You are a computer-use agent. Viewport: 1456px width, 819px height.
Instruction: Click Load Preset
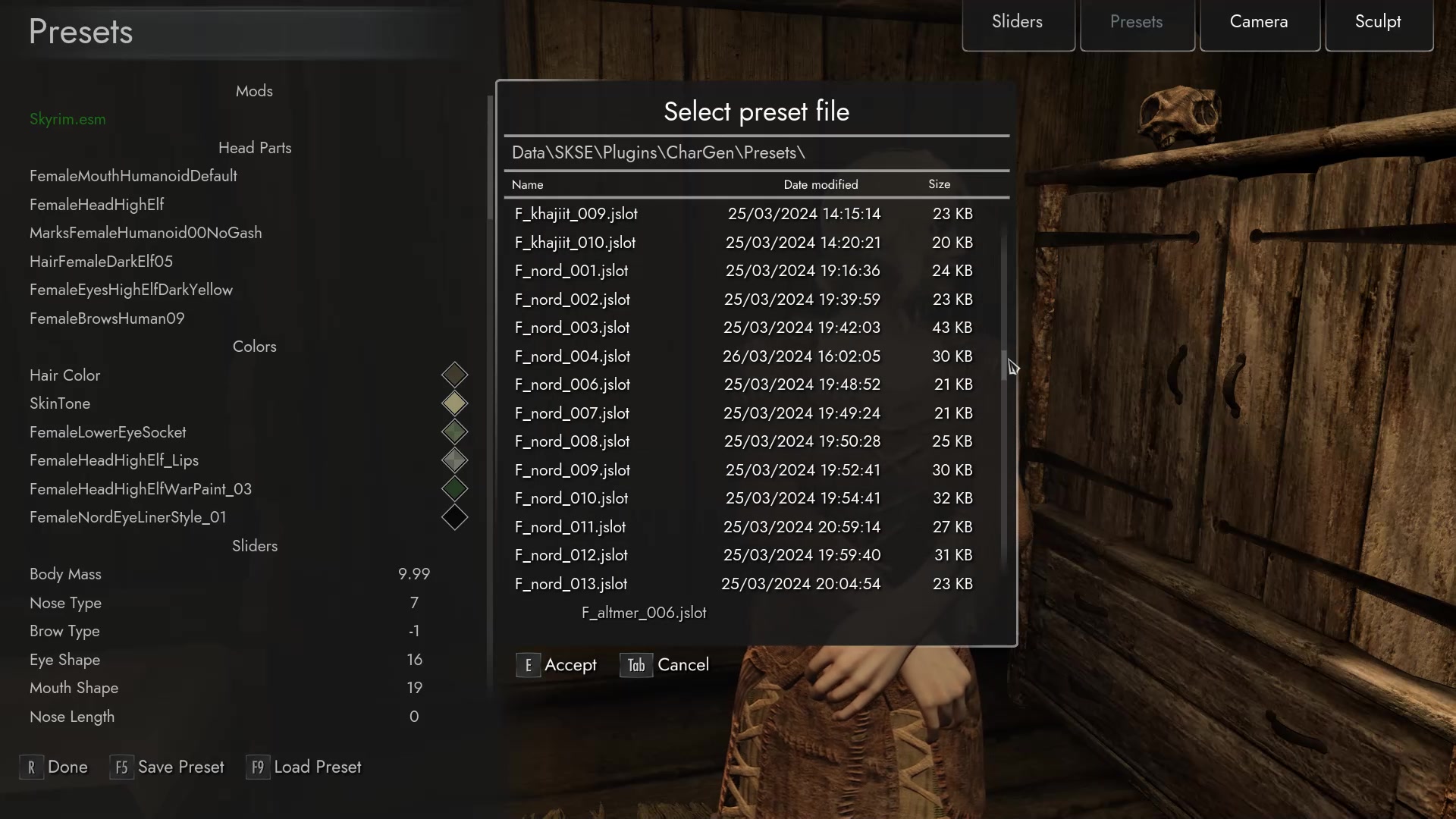click(x=304, y=767)
